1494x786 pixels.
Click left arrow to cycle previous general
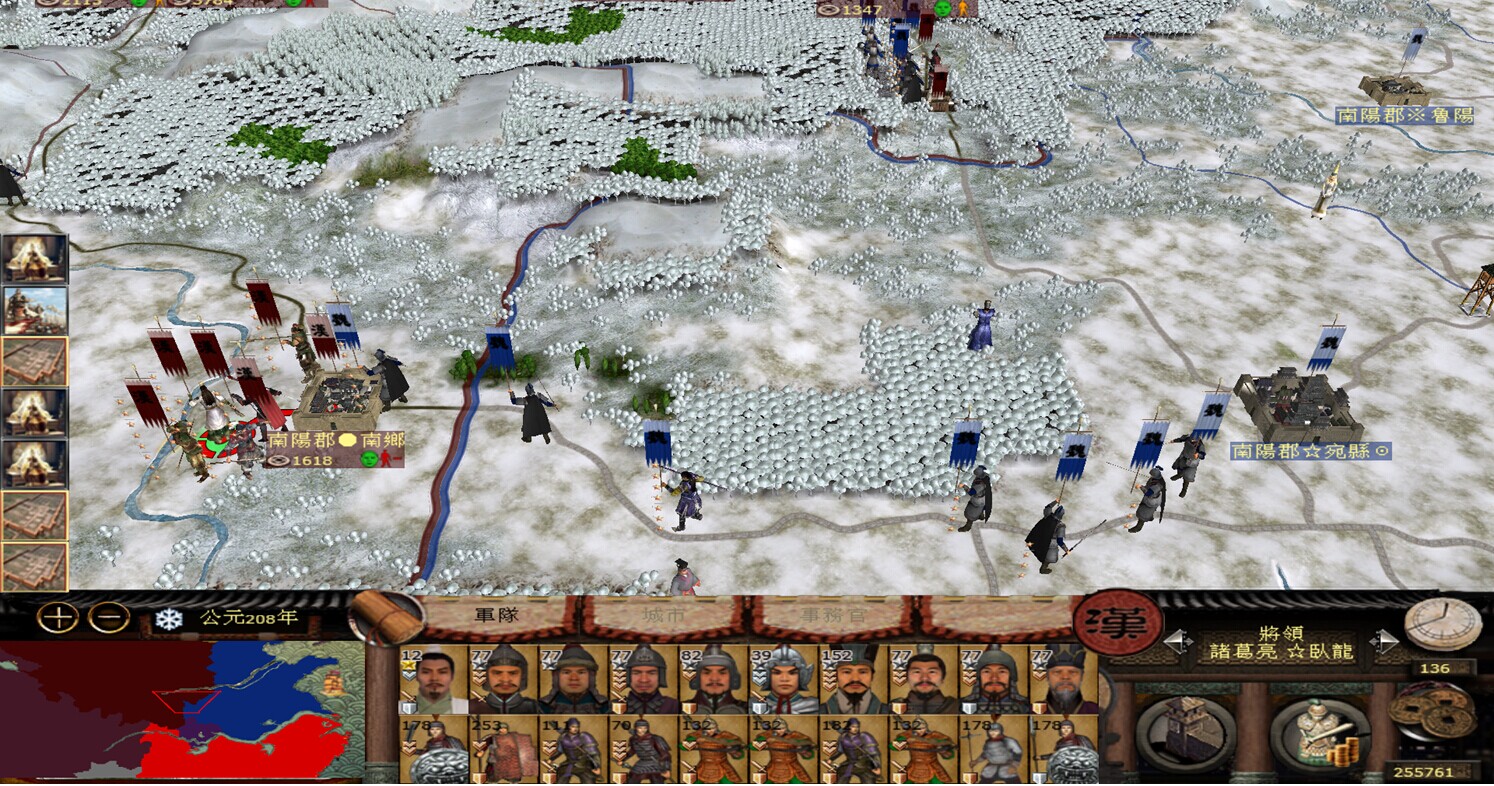(1179, 640)
